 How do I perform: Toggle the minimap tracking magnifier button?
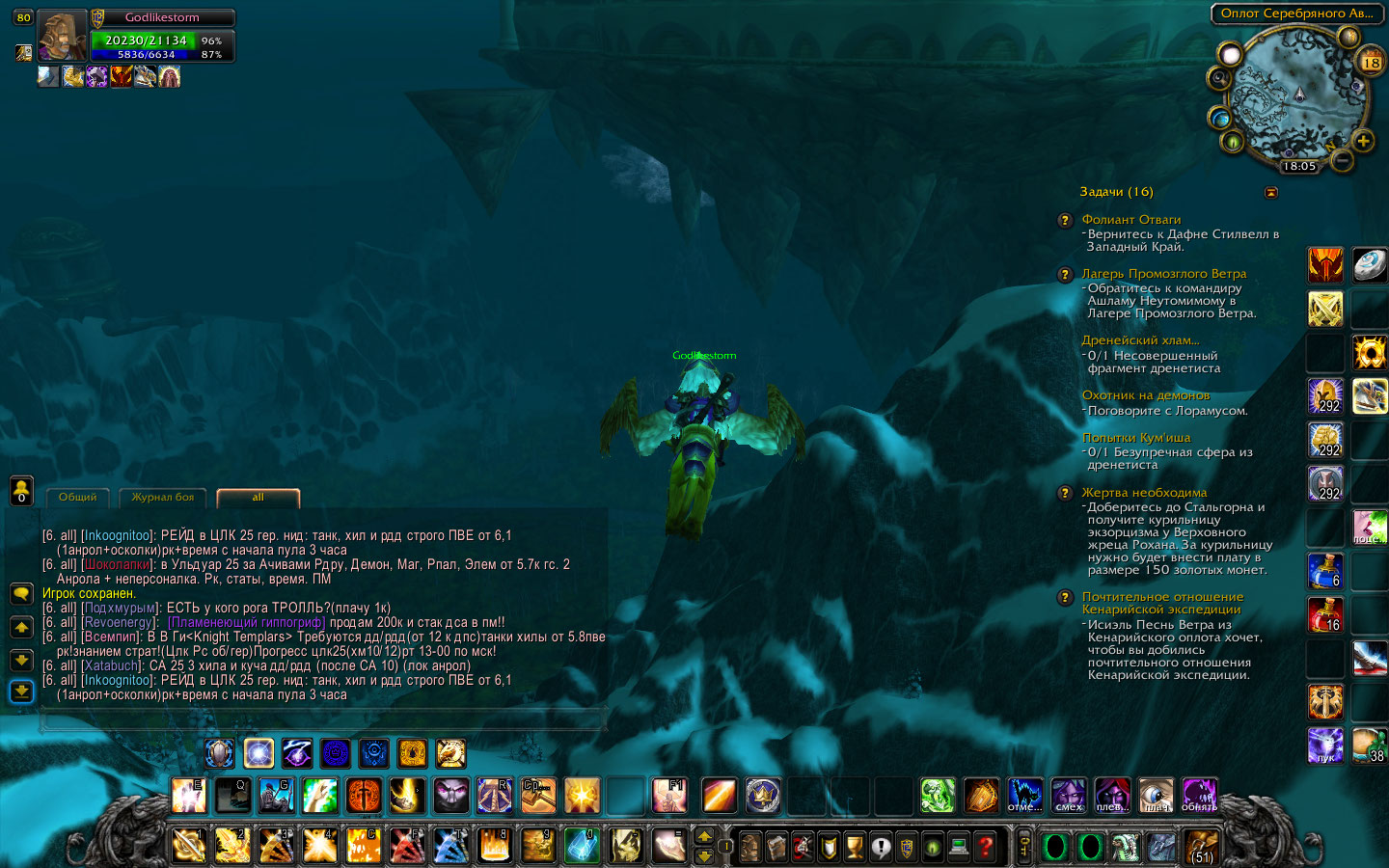pos(1219,77)
